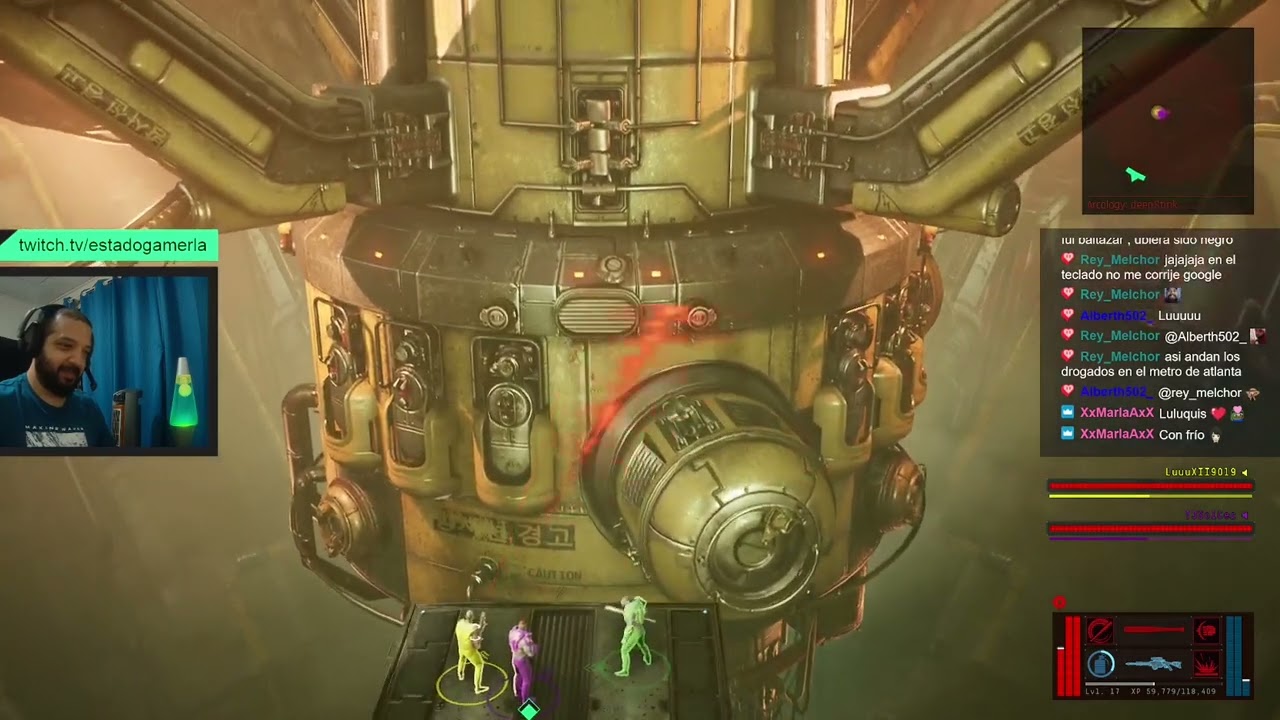Screen dimensions: 1280x720
Task: Click the minimap in the corner
Action: [x=1167, y=120]
